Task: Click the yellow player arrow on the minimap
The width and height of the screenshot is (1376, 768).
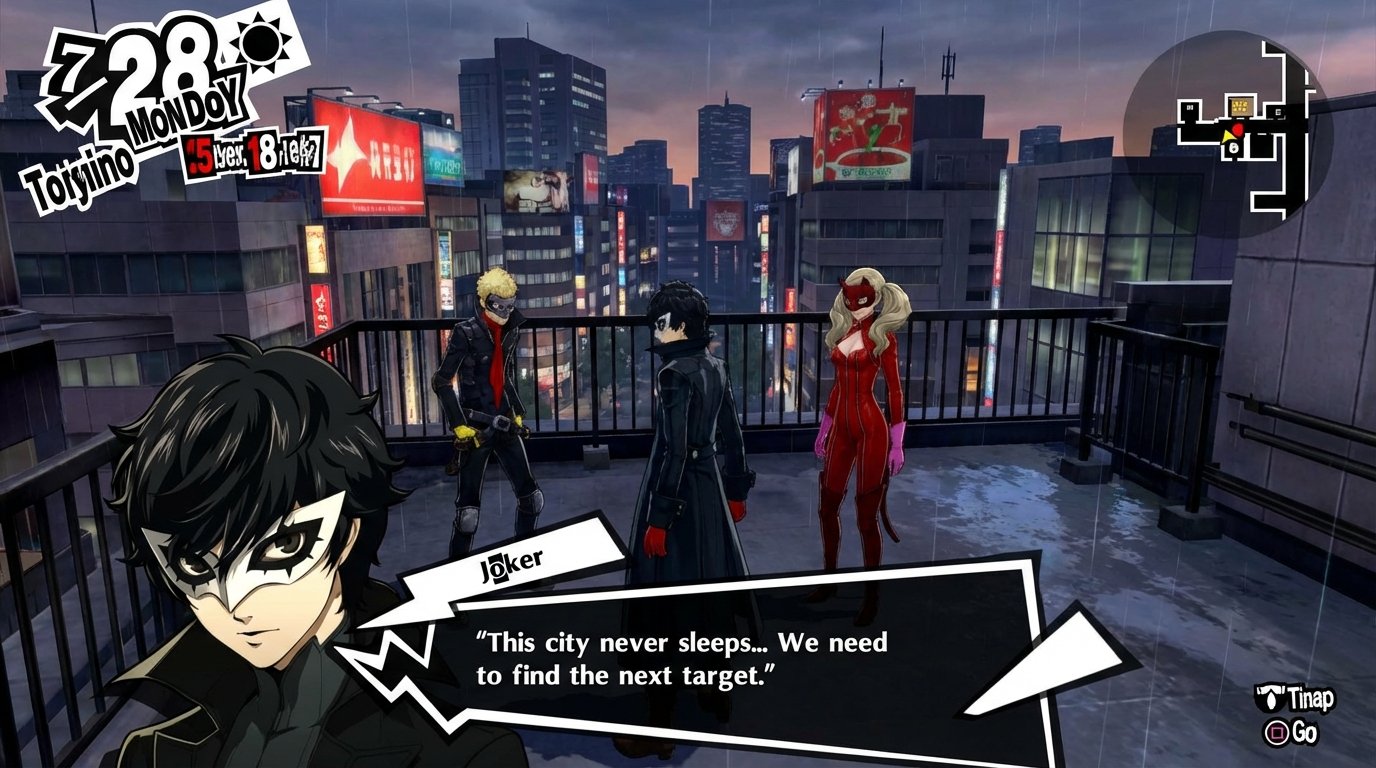Action: coord(1226,134)
